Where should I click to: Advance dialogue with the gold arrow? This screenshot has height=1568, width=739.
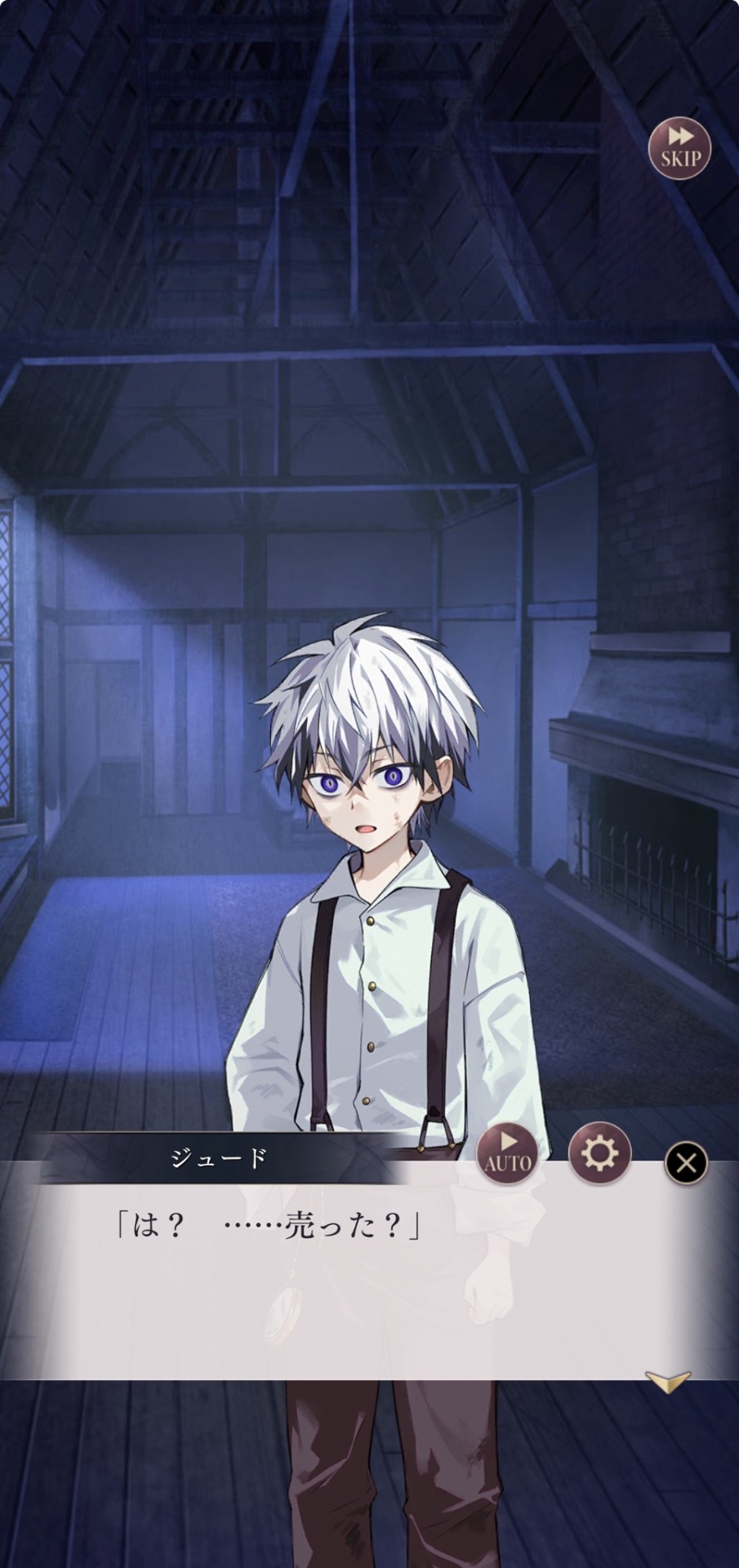point(667,1381)
